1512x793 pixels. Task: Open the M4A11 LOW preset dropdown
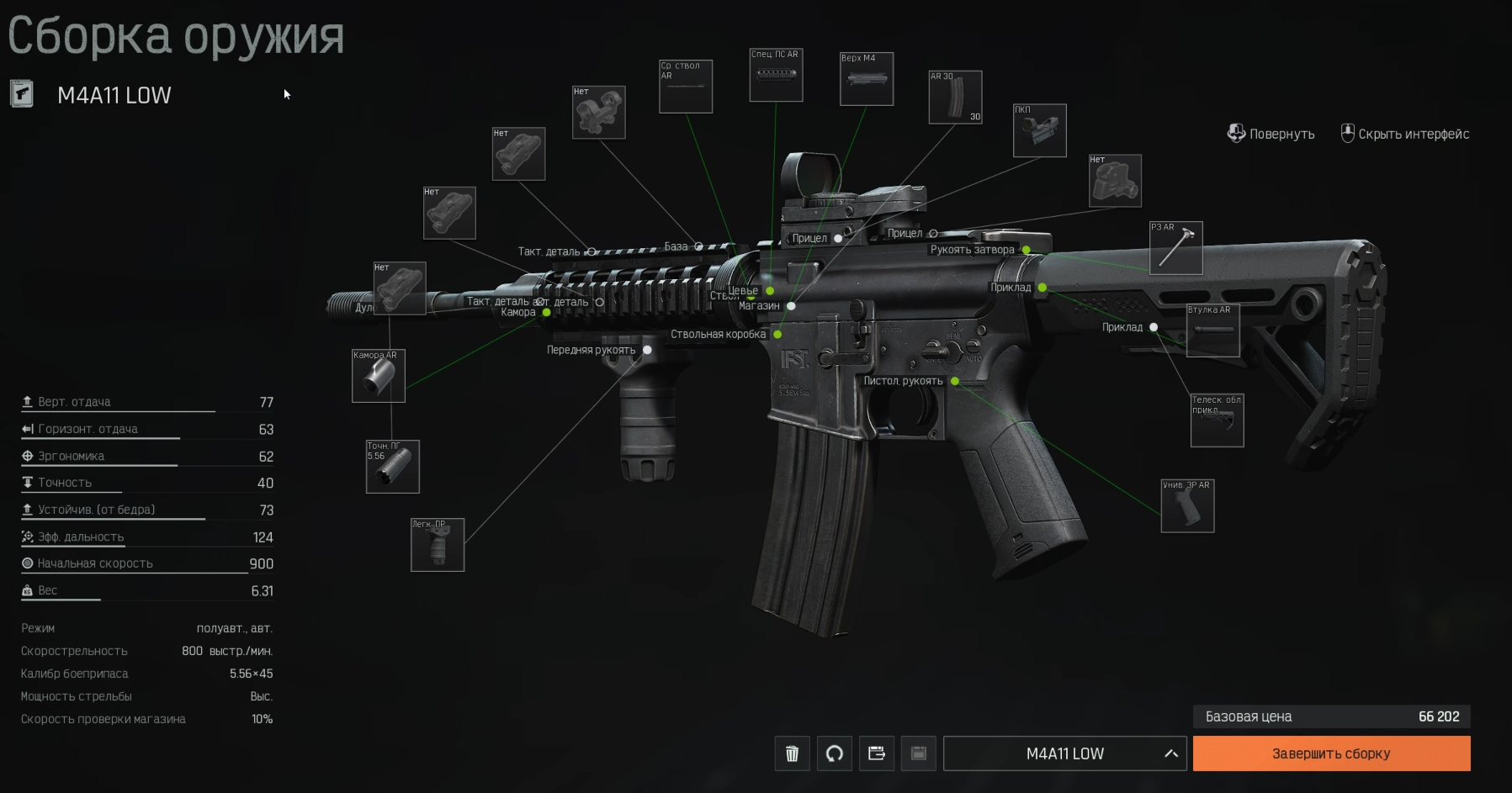1064,753
